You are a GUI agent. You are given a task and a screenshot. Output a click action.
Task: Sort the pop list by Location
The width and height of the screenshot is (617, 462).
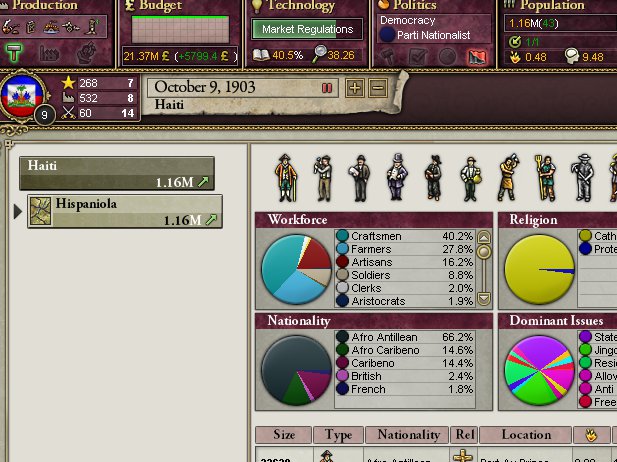click(x=525, y=435)
